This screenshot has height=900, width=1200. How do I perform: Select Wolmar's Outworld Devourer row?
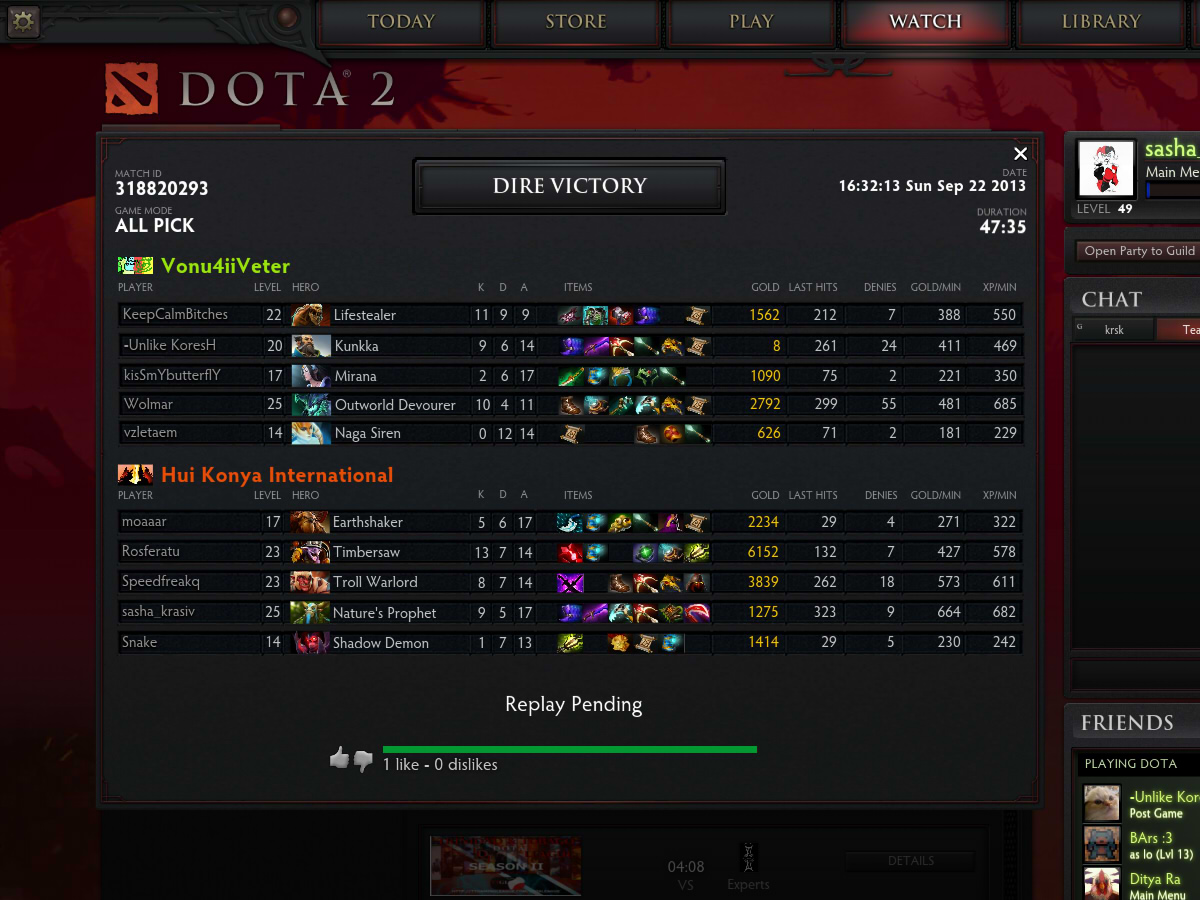[x=394, y=405]
